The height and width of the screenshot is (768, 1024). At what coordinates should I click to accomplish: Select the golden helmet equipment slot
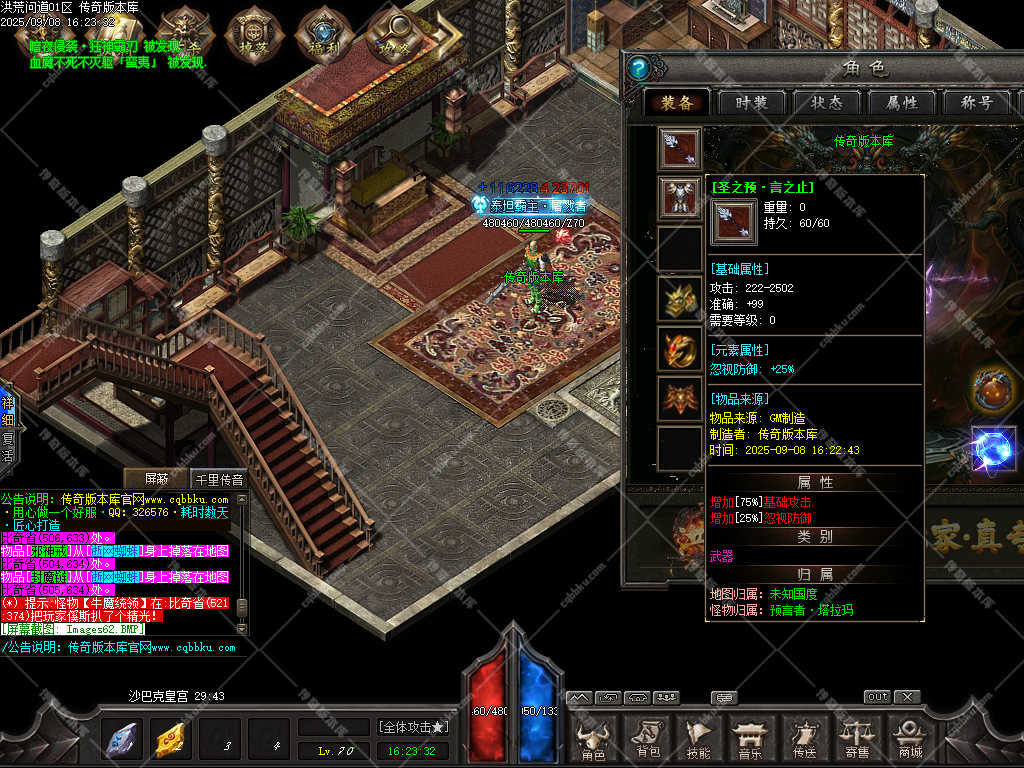[680, 298]
